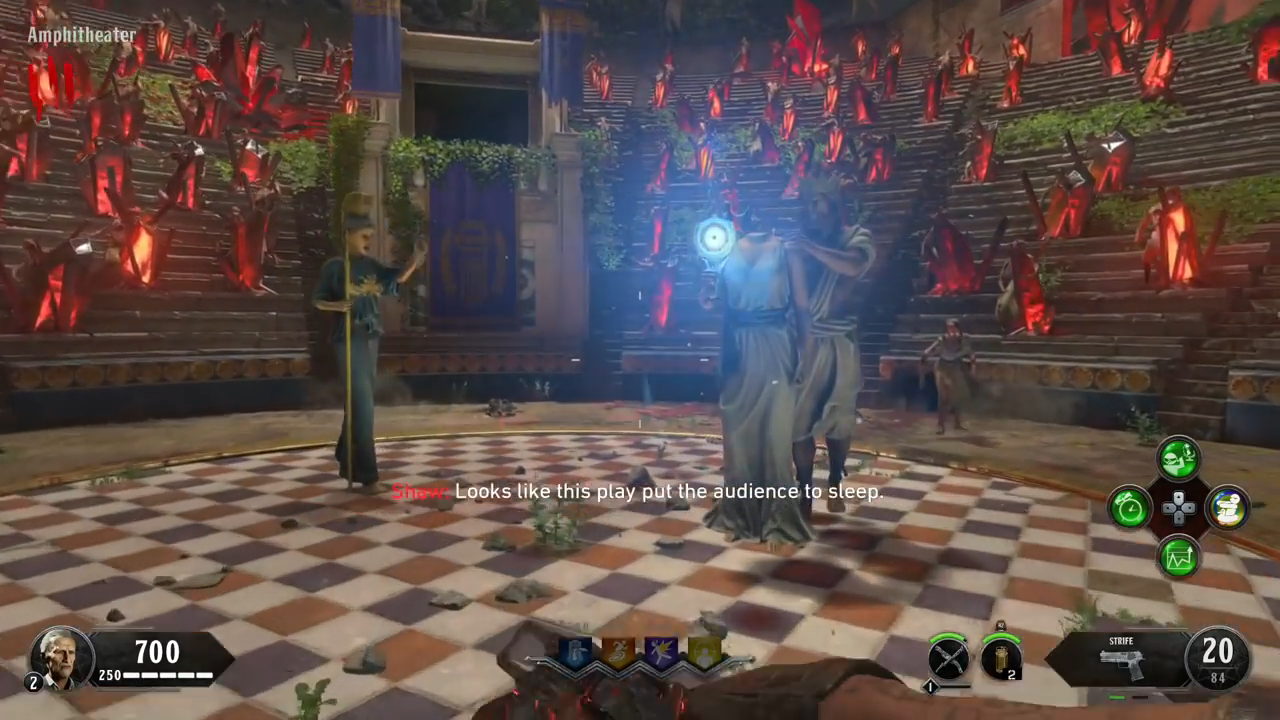
Task: Pick the yellow perk banner
Action: (703, 653)
